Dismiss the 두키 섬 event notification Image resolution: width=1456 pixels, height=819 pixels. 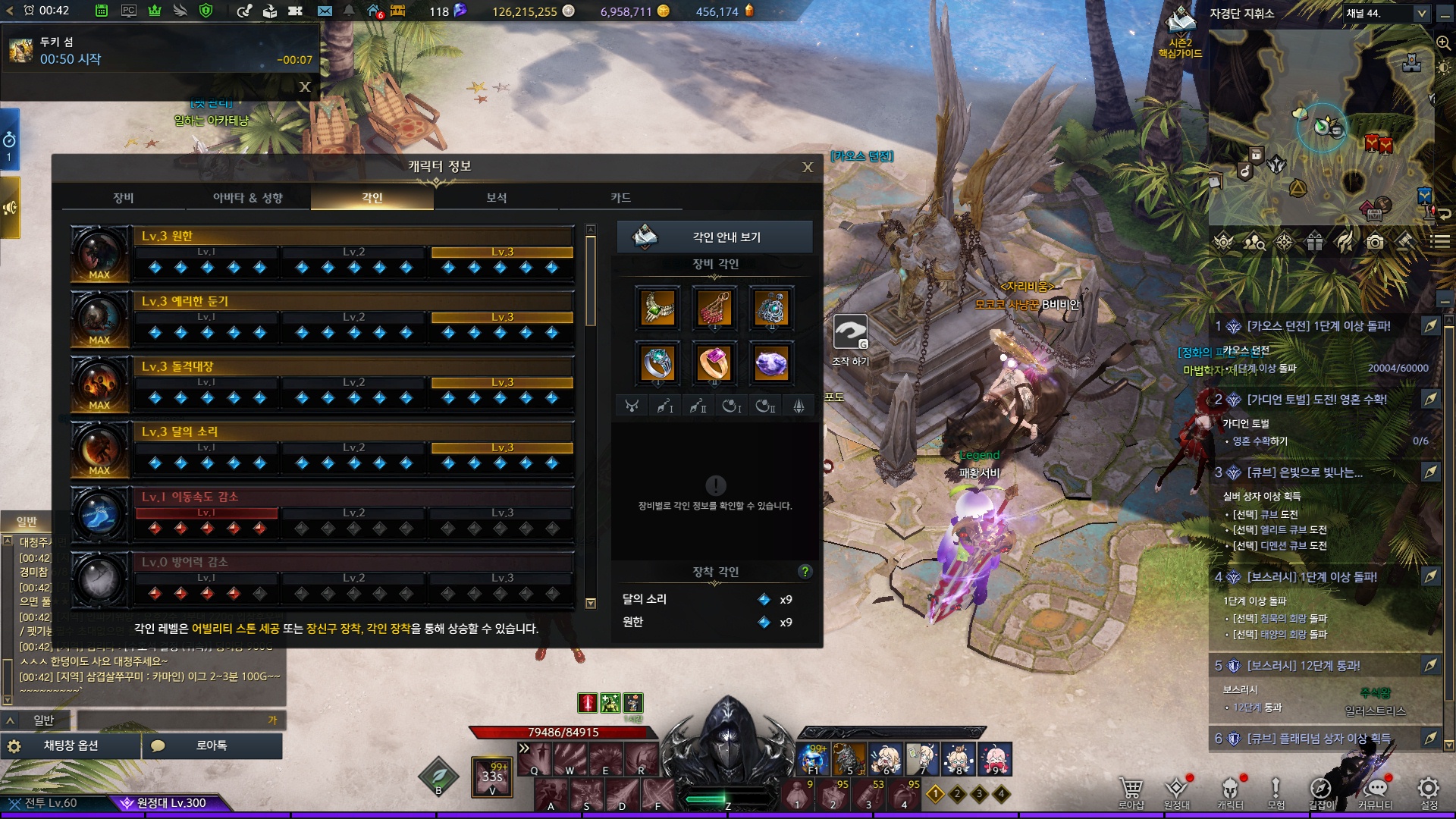[x=305, y=87]
